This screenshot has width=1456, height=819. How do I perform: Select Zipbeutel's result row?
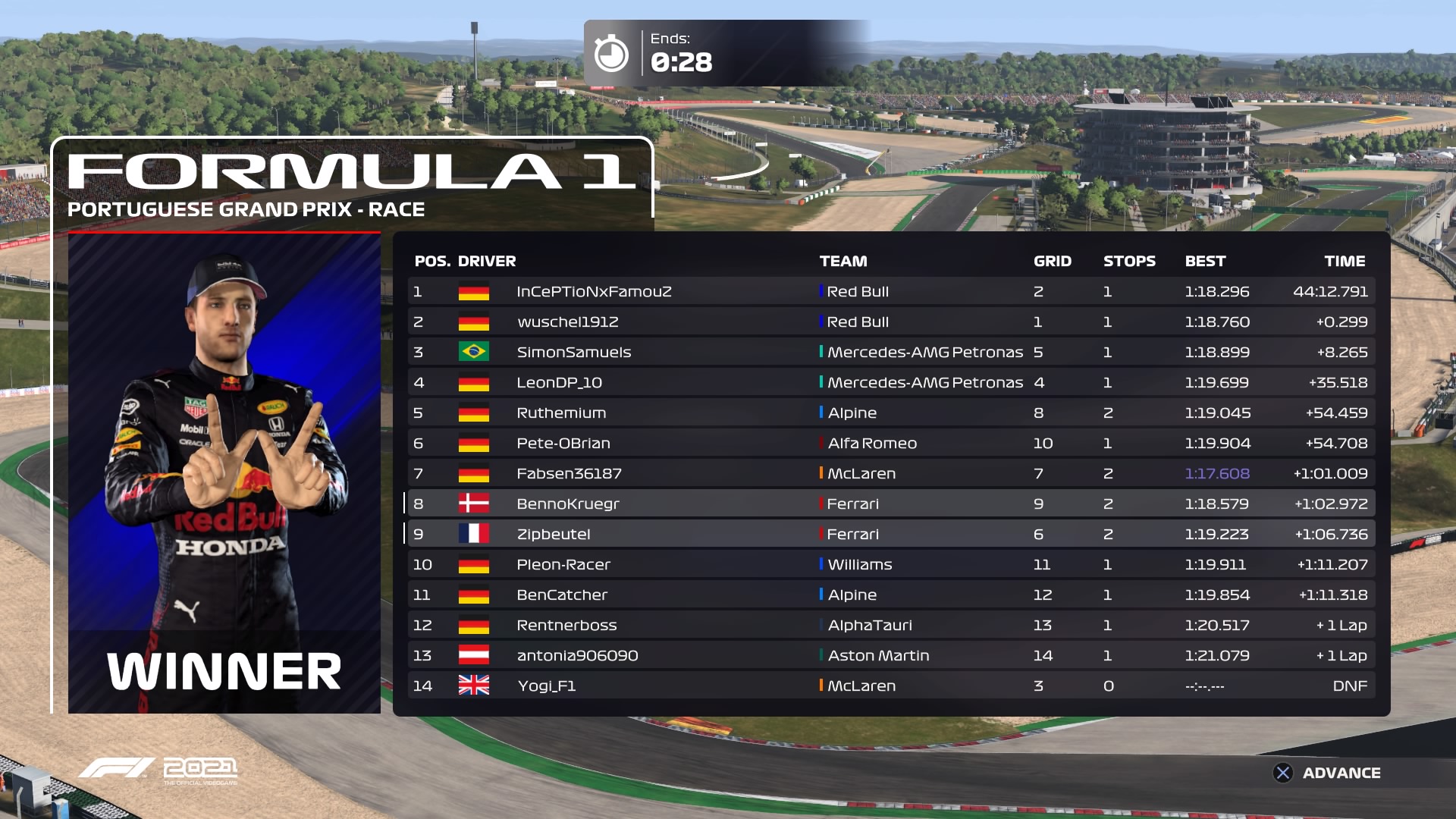[x=891, y=534]
